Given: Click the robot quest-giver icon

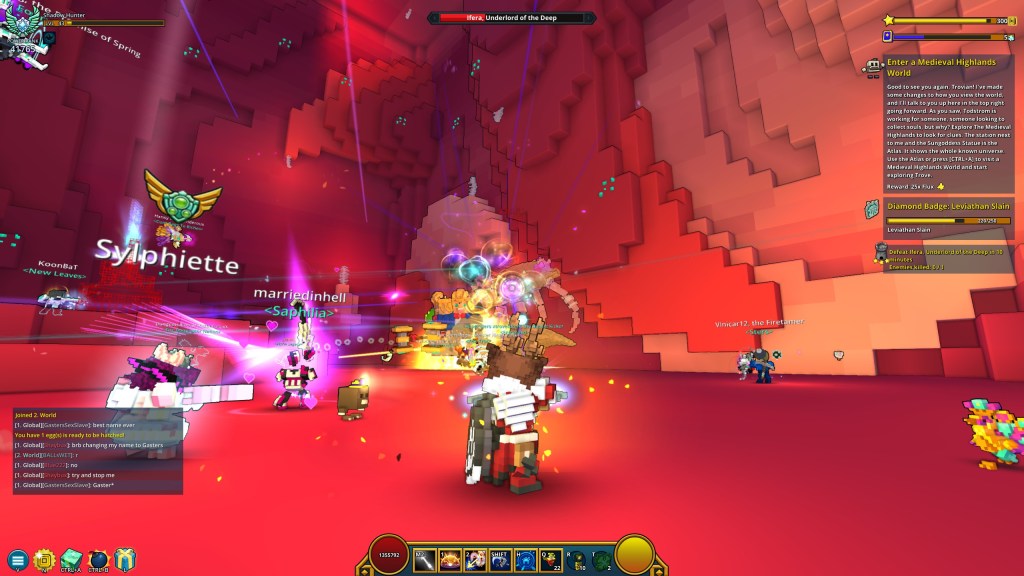Looking at the screenshot, I should click(x=874, y=67).
